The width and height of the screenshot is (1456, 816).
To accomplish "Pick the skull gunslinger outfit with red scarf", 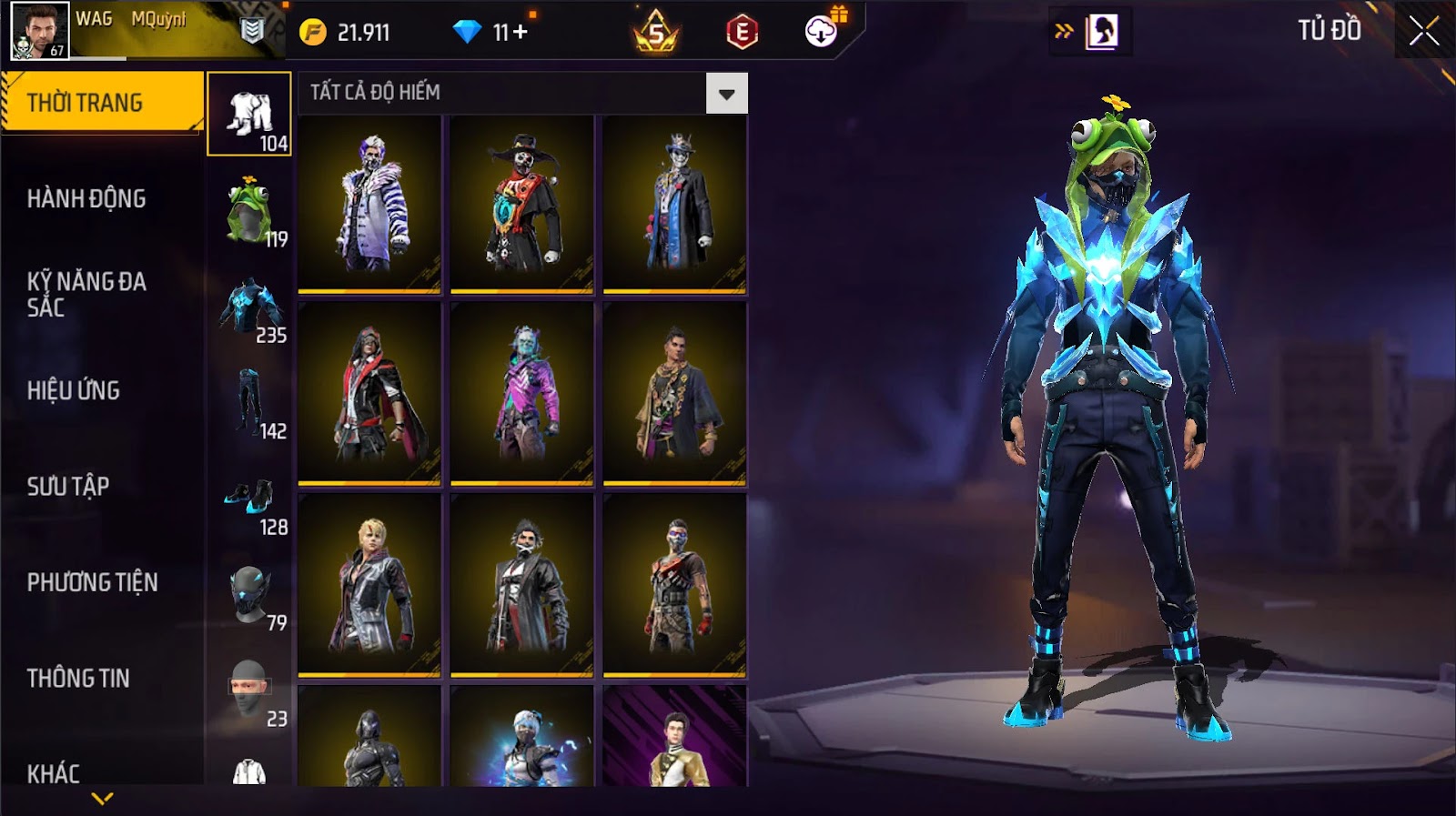I will [x=522, y=204].
